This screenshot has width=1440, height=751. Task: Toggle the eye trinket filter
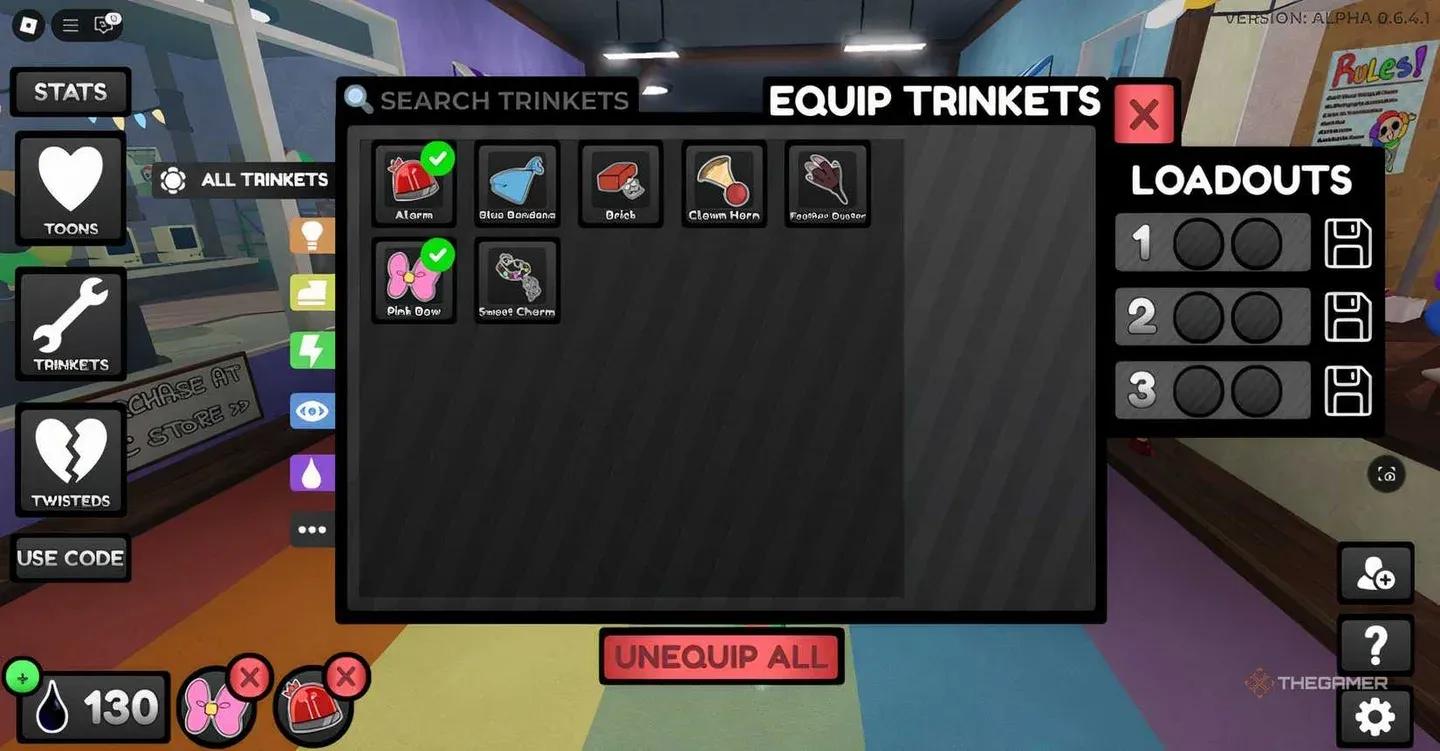[313, 410]
